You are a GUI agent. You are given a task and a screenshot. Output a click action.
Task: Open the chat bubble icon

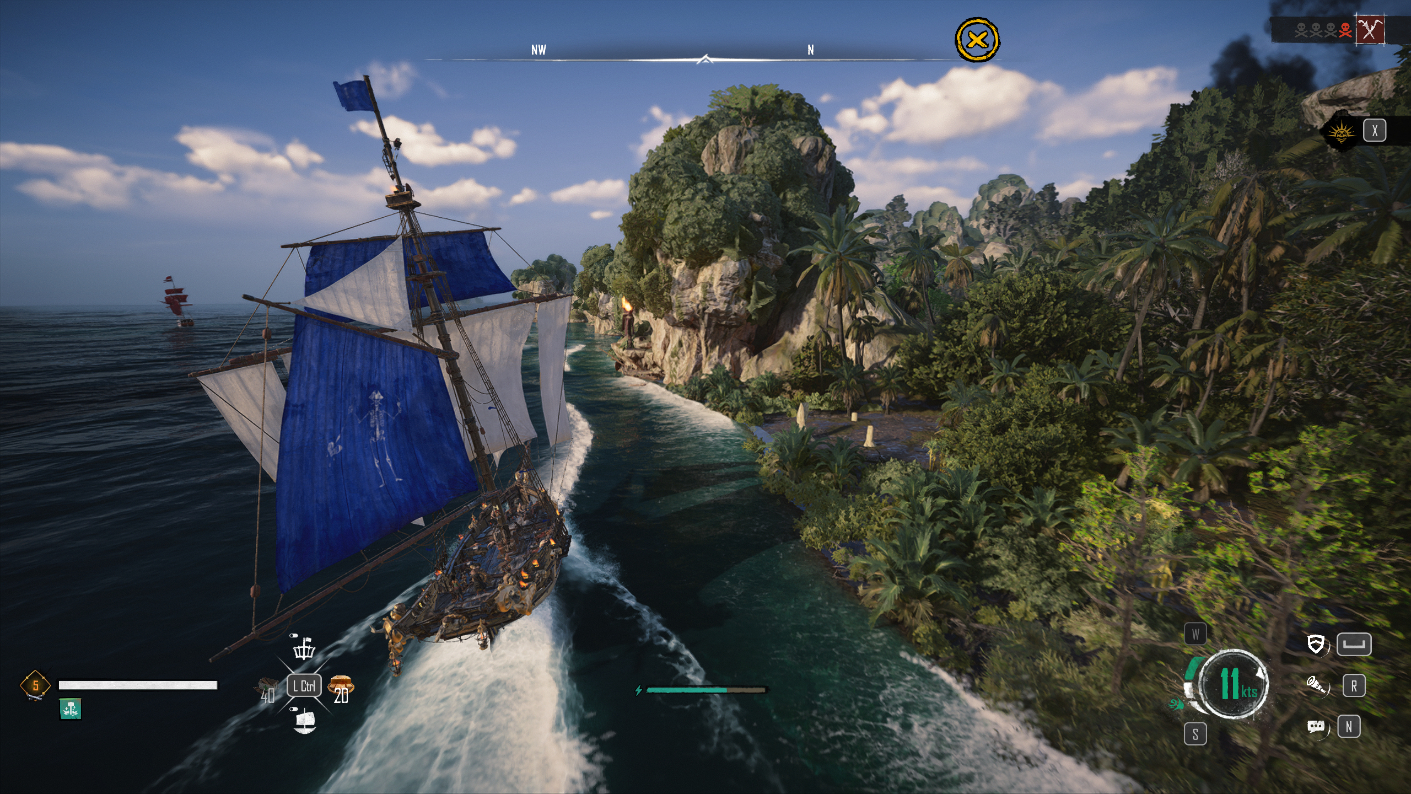(1317, 727)
